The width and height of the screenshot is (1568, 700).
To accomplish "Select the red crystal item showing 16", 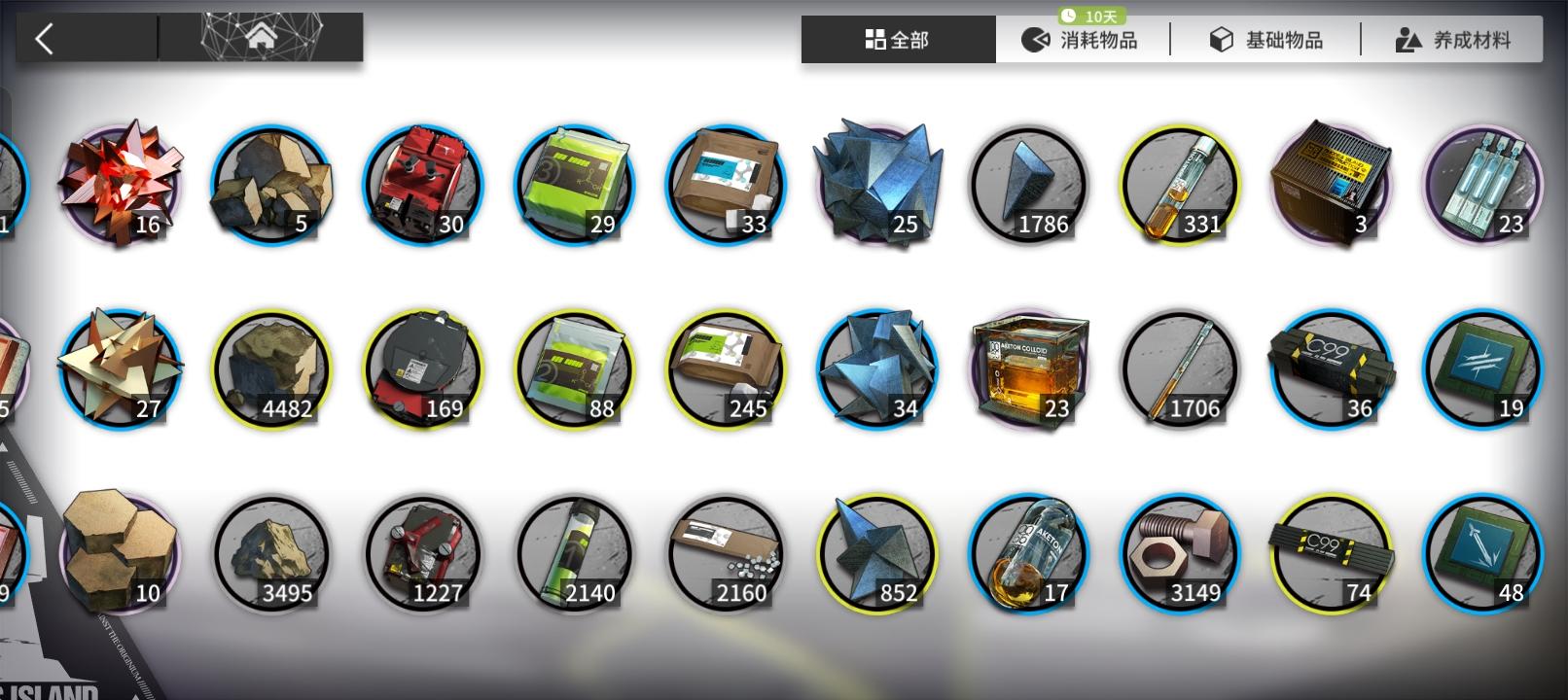I will click(x=119, y=185).
